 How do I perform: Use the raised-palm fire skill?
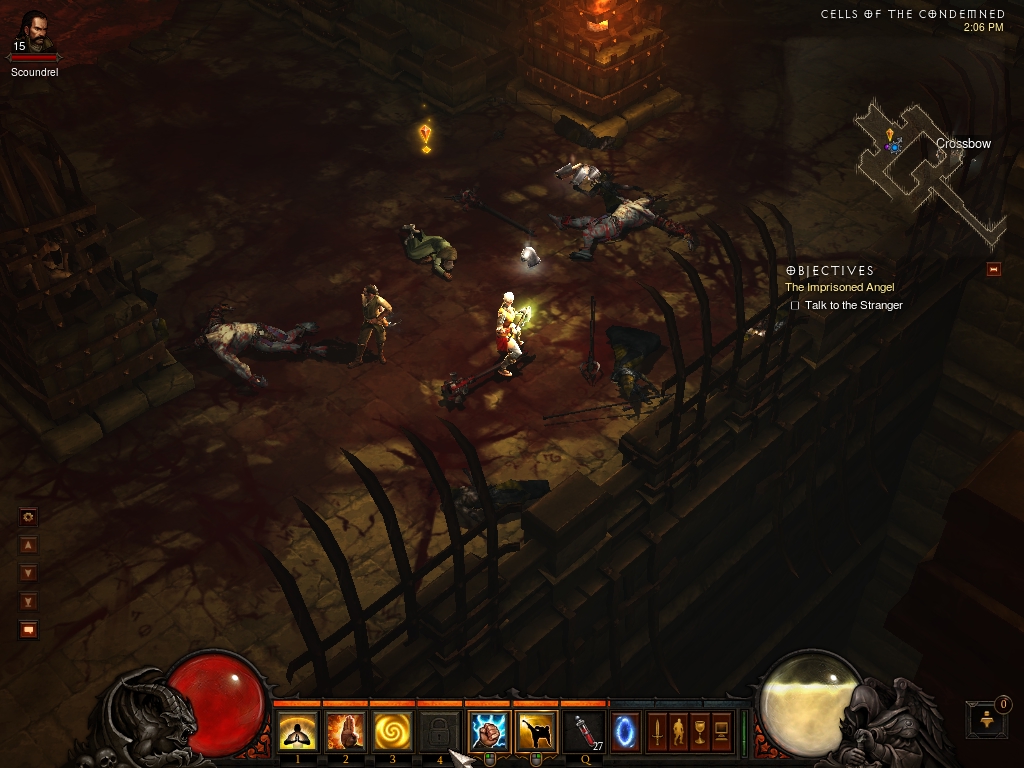(x=345, y=732)
